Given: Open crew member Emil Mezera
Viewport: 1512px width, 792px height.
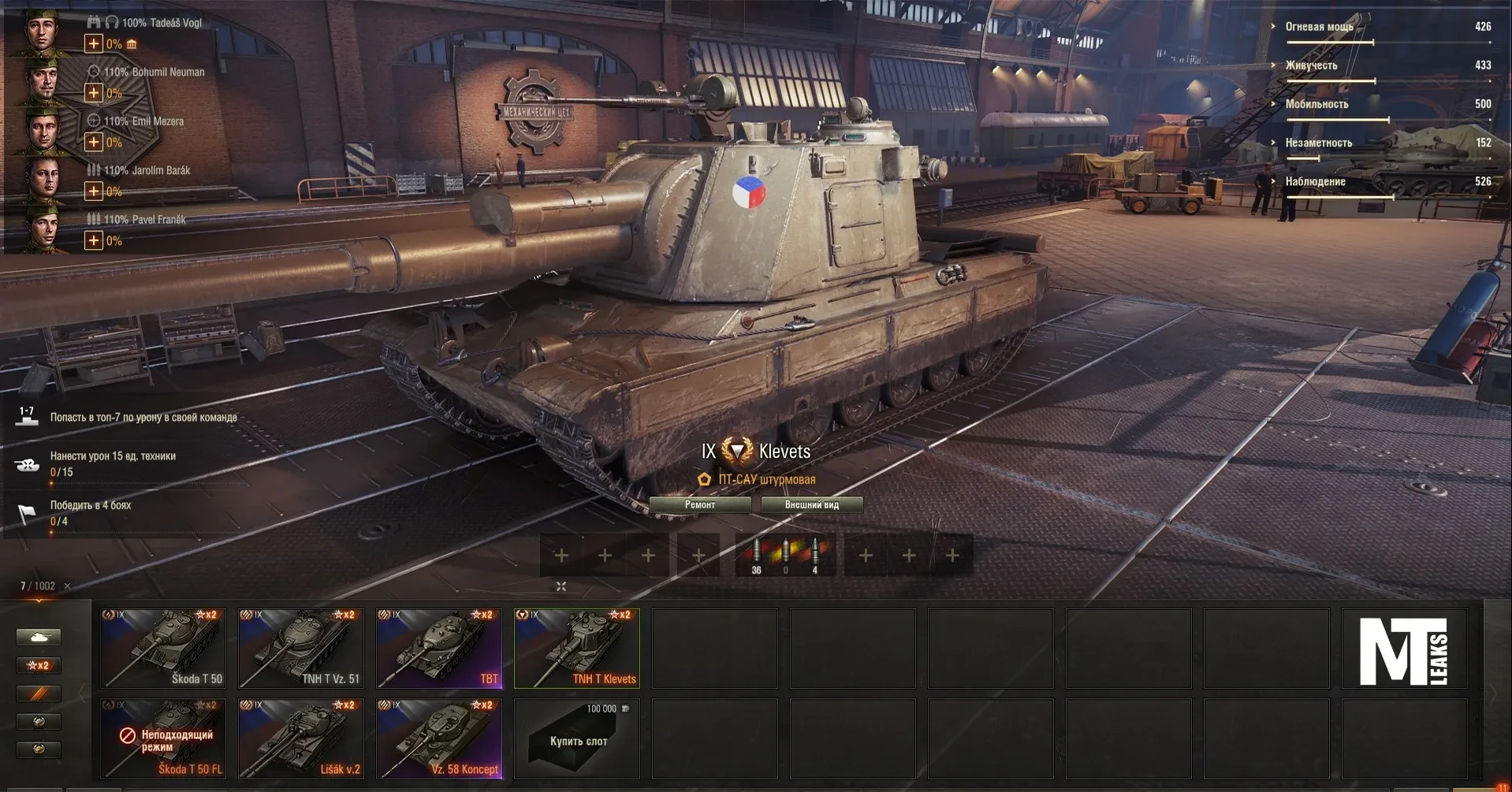Looking at the screenshot, I should [x=42, y=131].
